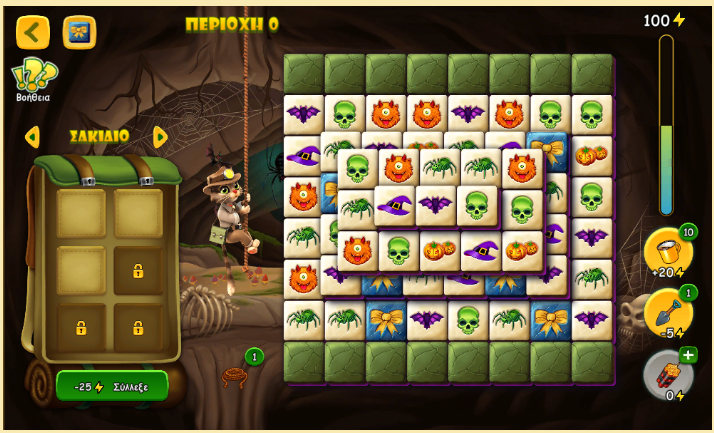
Task: Click the green Συλλεξε collect button
Action: coord(112,386)
